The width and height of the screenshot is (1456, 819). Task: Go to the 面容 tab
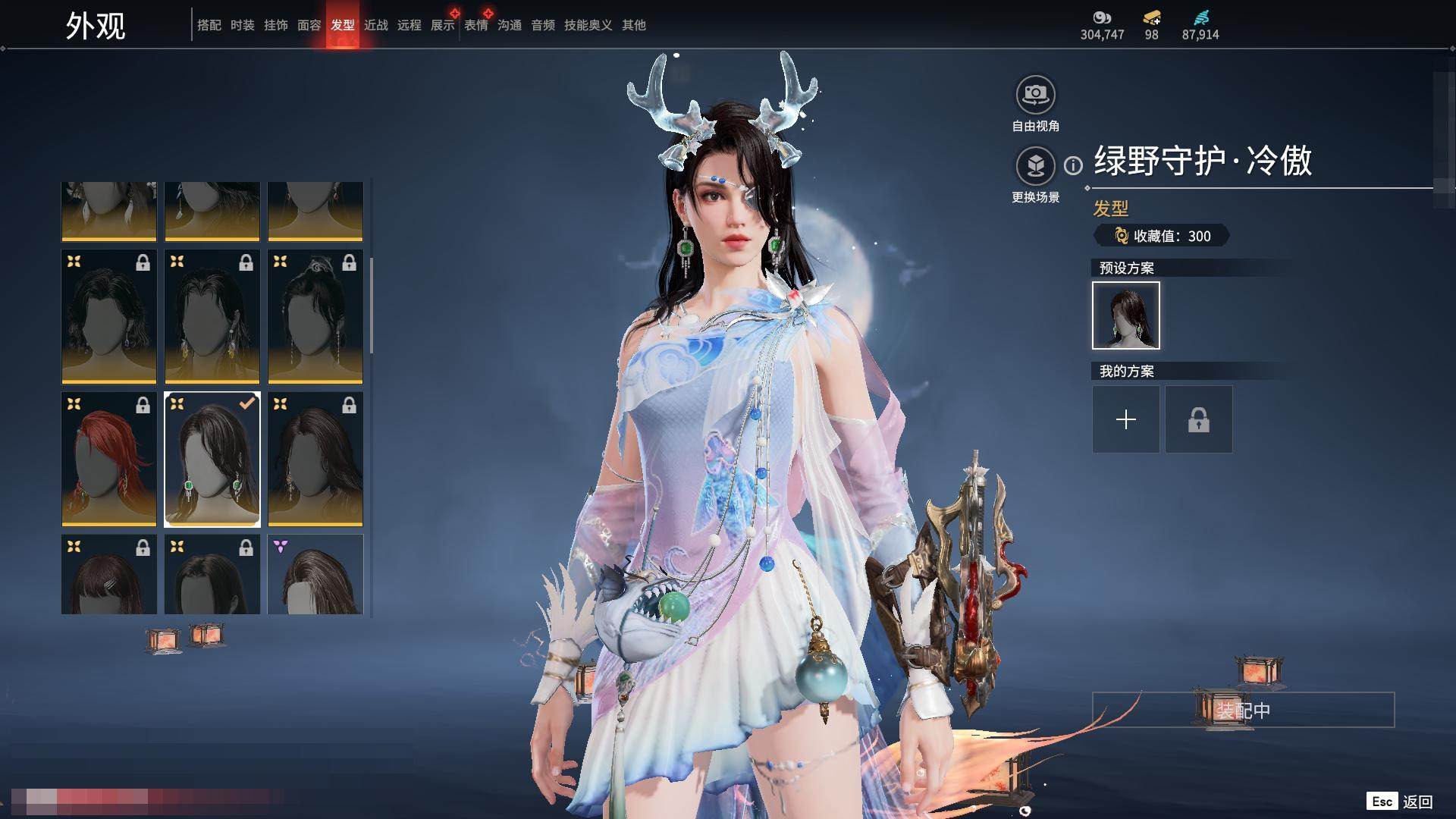point(309,25)
